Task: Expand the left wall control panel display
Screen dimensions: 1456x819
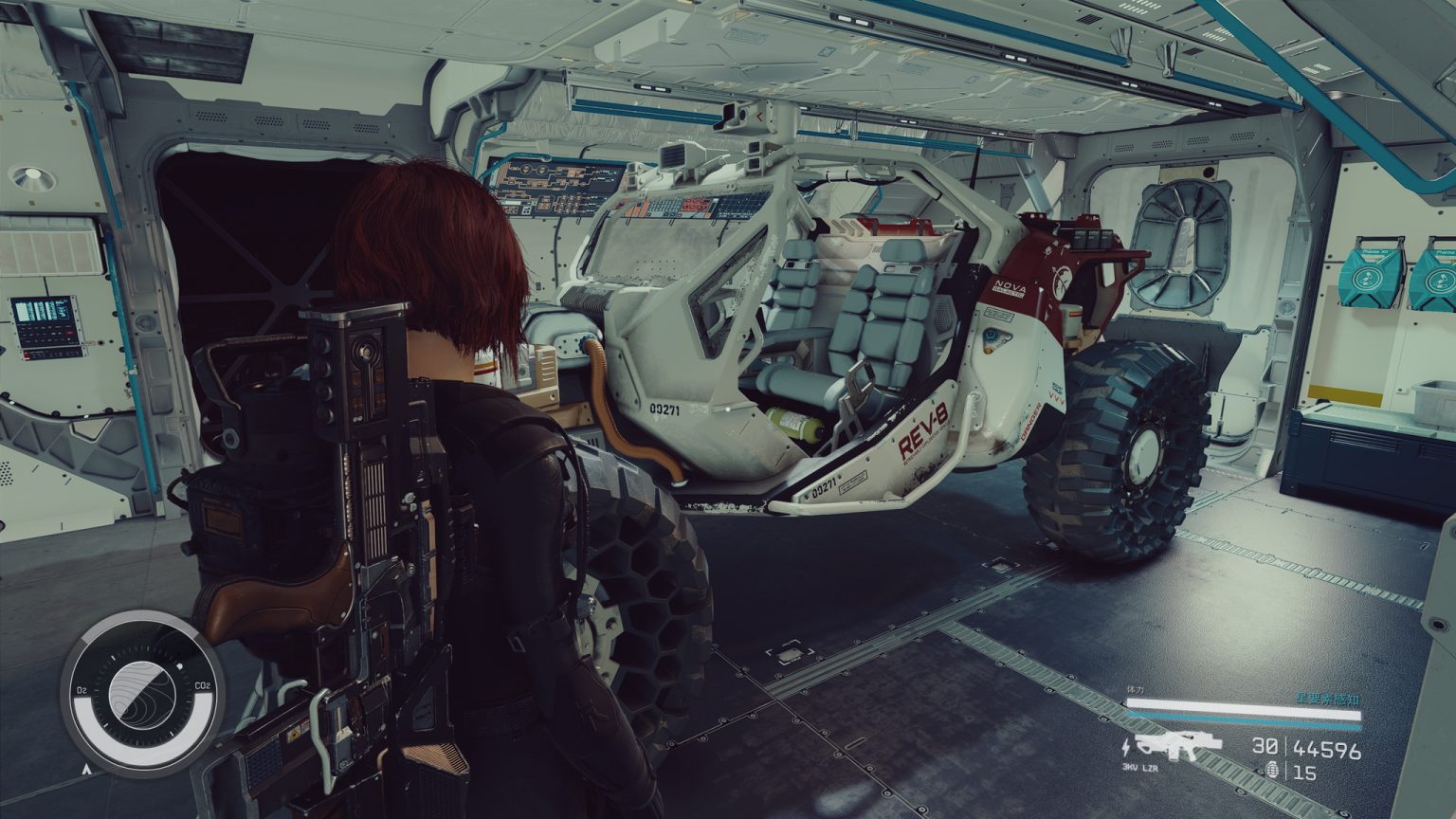Action: point(41,313)
